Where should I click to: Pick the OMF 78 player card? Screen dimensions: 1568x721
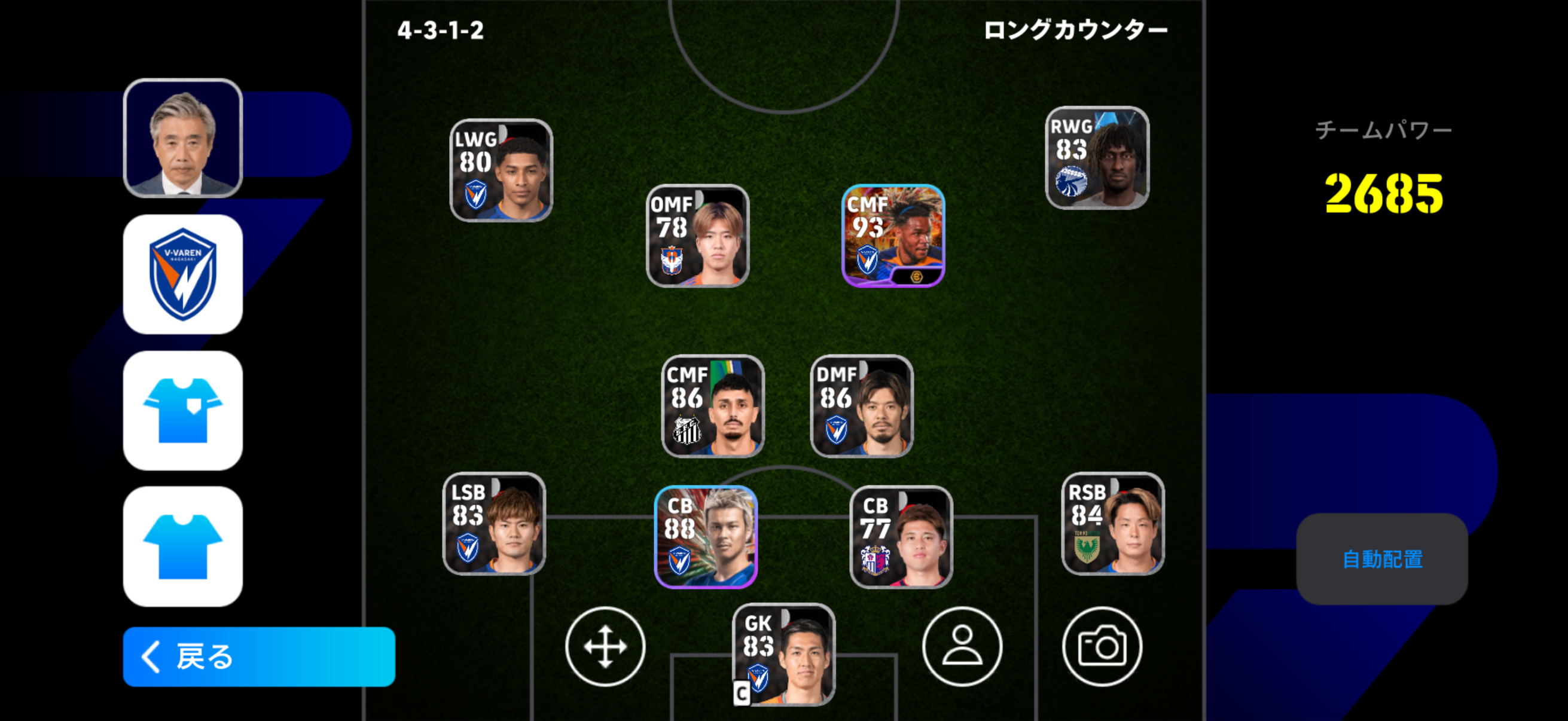tap(697, 236)
